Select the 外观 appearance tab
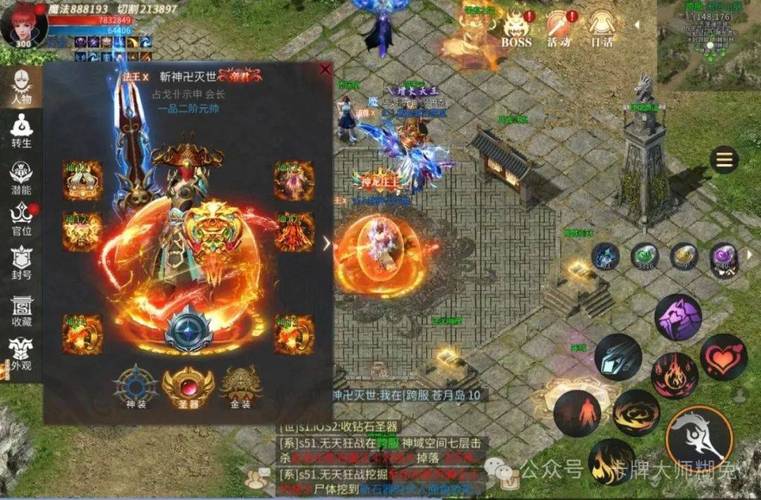This screenshot has height=500, width=761. pyautogui.click(x=20, y=353)
